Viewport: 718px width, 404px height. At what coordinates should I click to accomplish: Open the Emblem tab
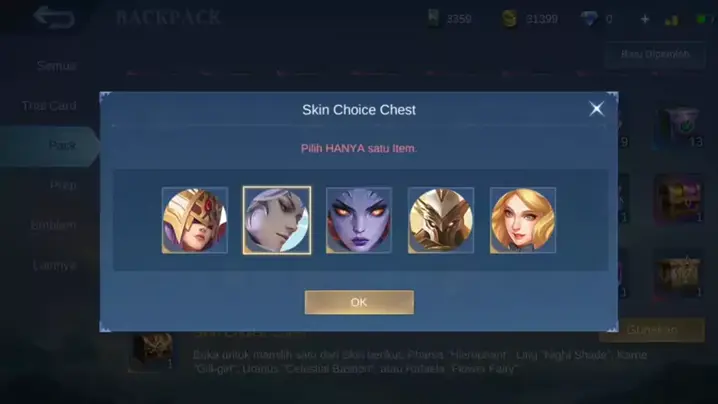(x=54, y=225)
